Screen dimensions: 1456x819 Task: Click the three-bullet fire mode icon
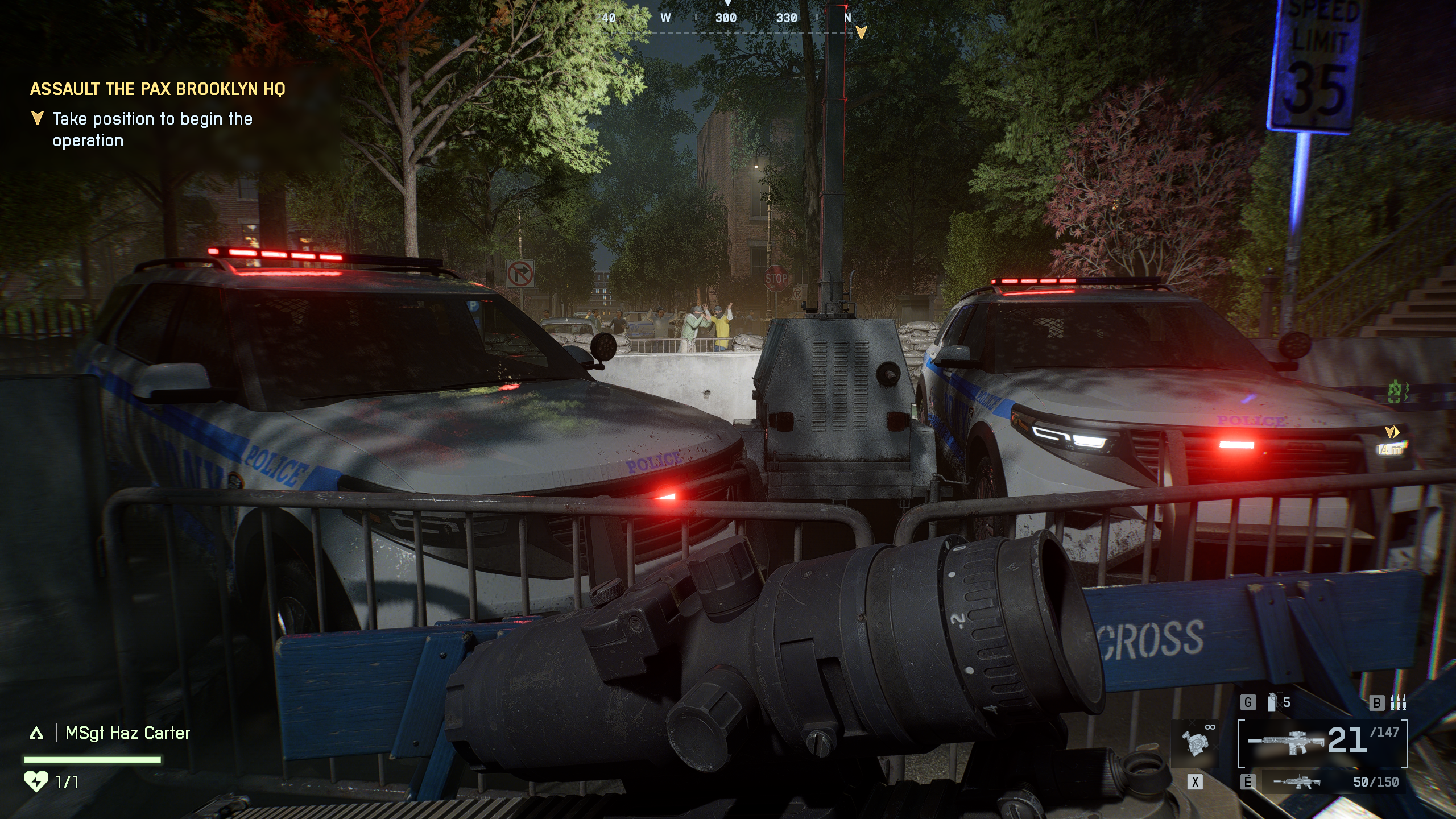1397,703
